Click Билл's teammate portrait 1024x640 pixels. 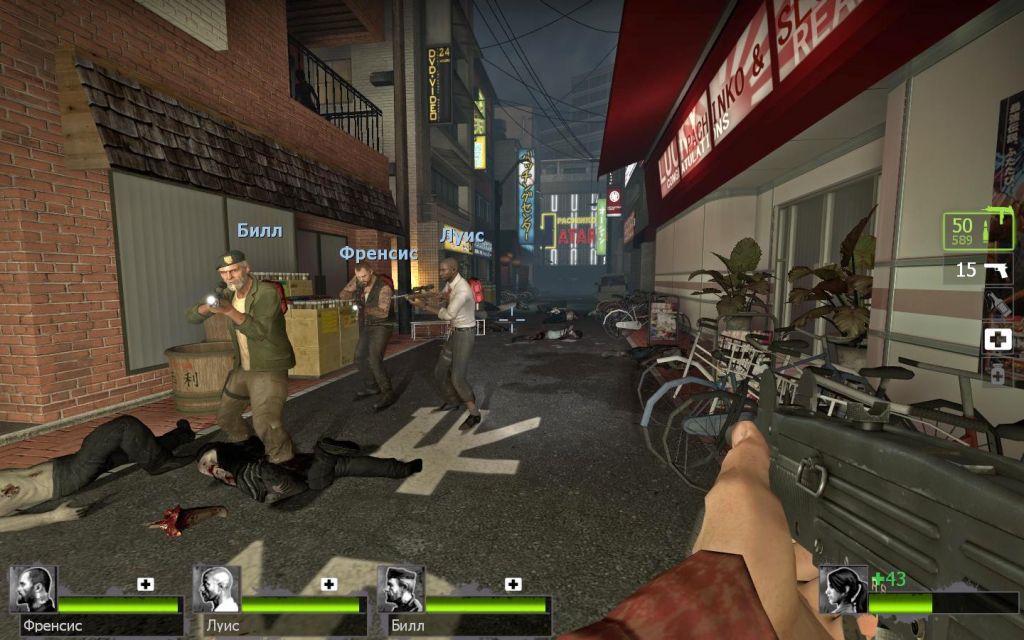click(x=401, y=590)
